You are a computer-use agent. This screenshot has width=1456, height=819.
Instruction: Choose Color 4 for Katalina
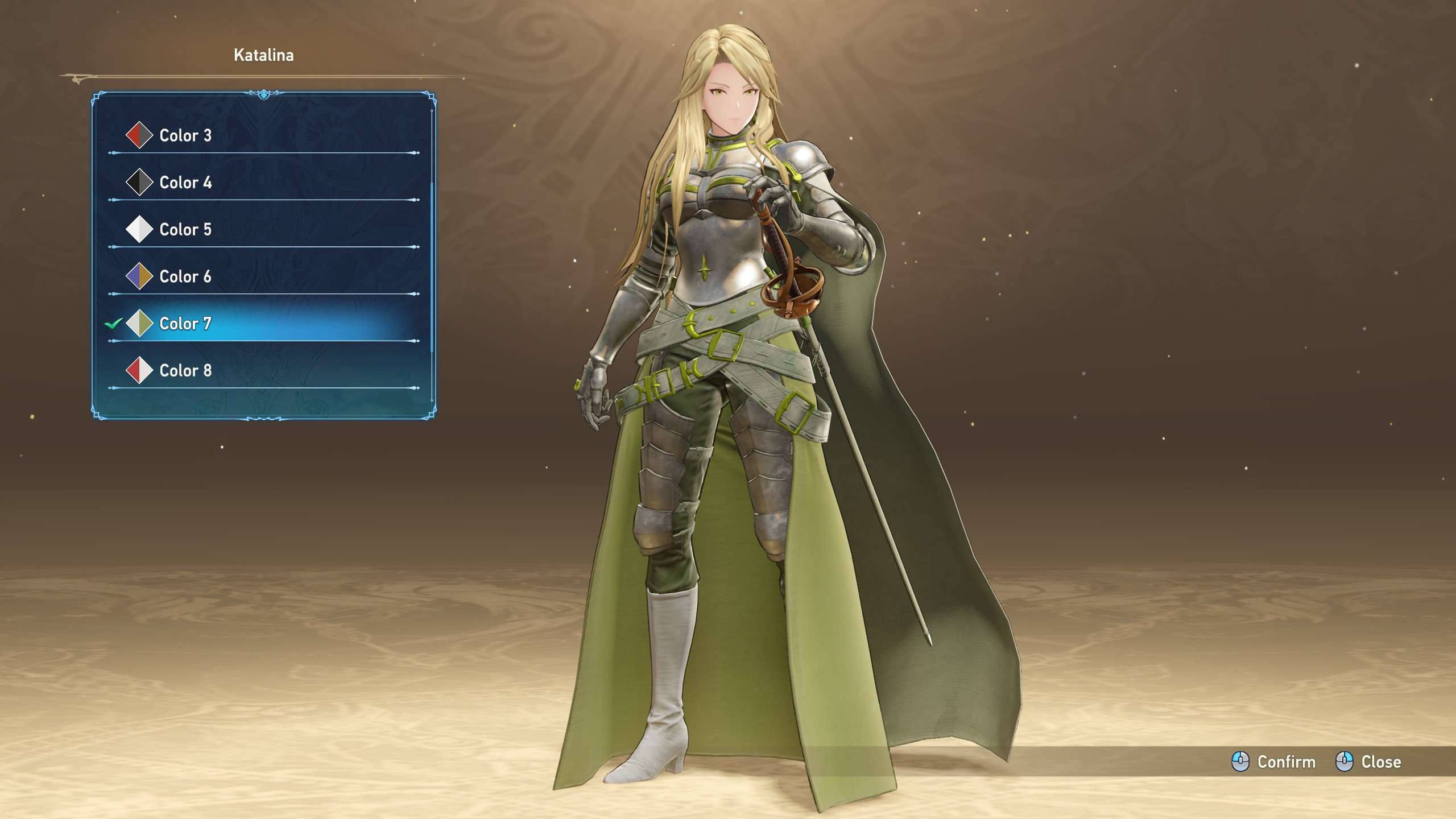[x=185, y=183]
